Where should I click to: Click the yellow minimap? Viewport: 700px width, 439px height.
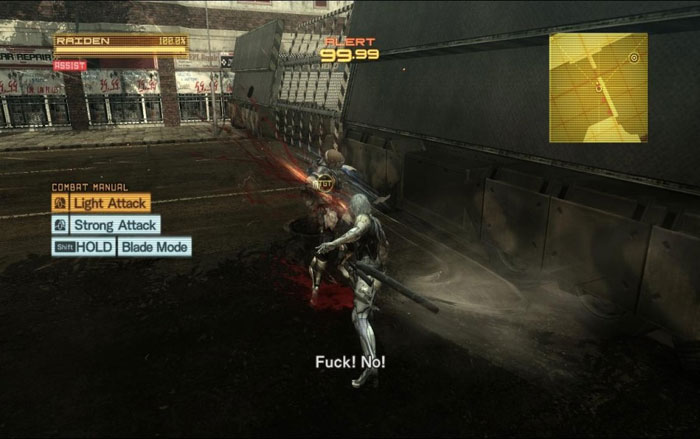598,87
